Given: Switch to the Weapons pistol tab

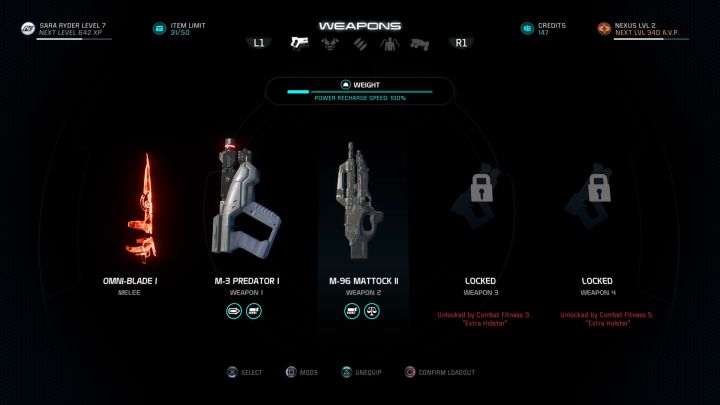Looking at the screenshot, I should pos(298,43).
